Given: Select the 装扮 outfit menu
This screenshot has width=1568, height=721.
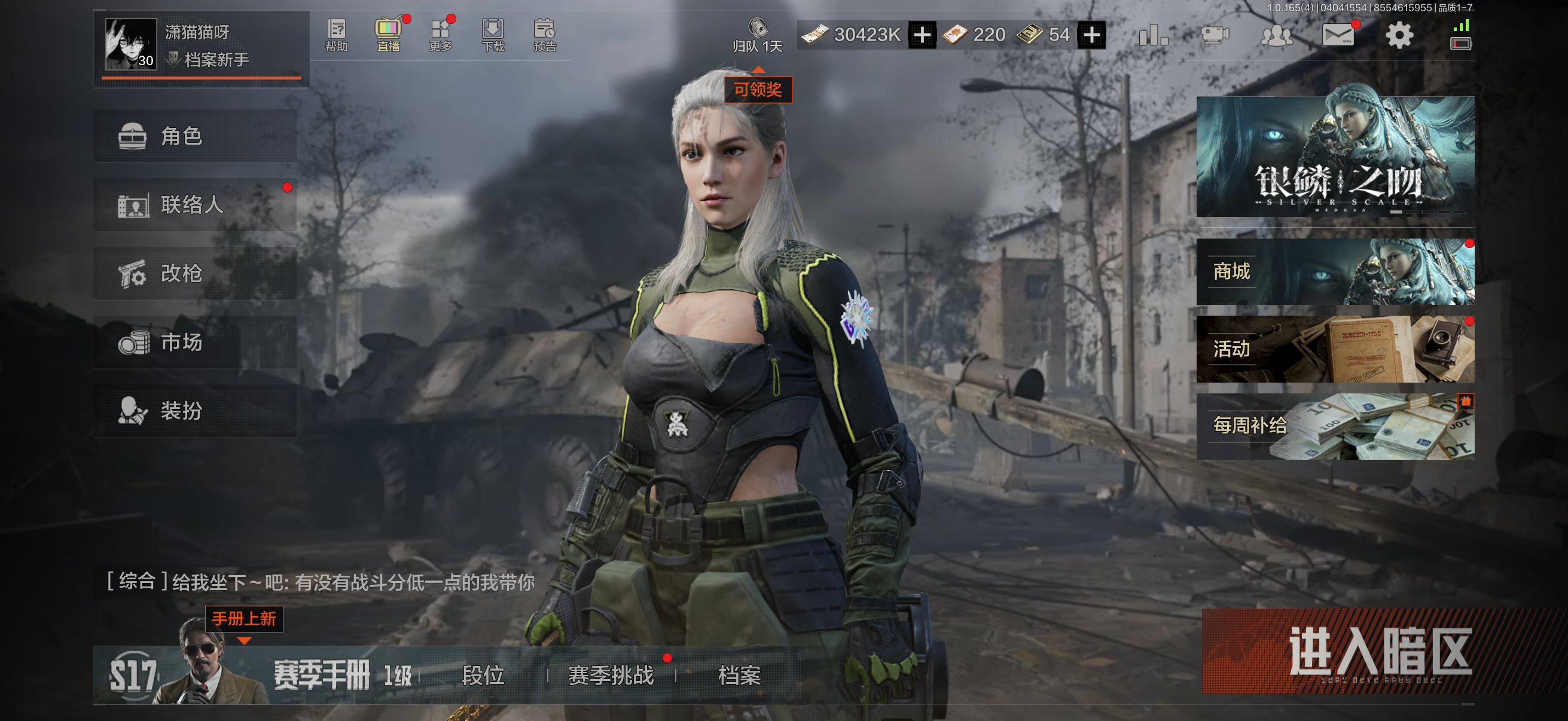Looking at the screenshot, I should point(195,411).
